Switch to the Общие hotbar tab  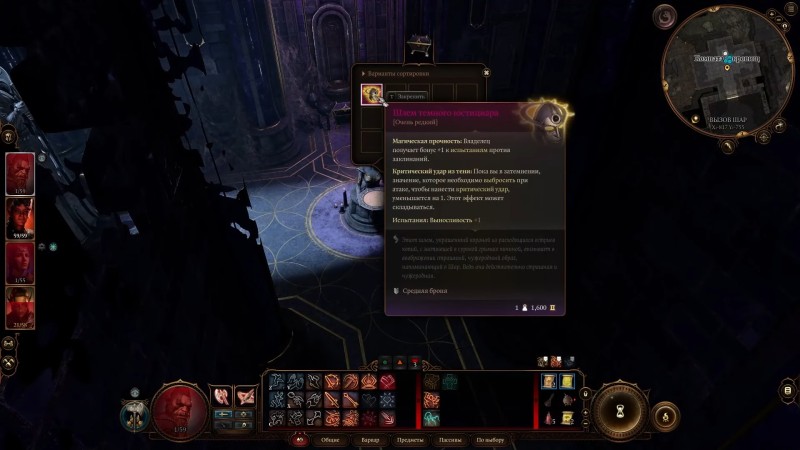(330, 440)
